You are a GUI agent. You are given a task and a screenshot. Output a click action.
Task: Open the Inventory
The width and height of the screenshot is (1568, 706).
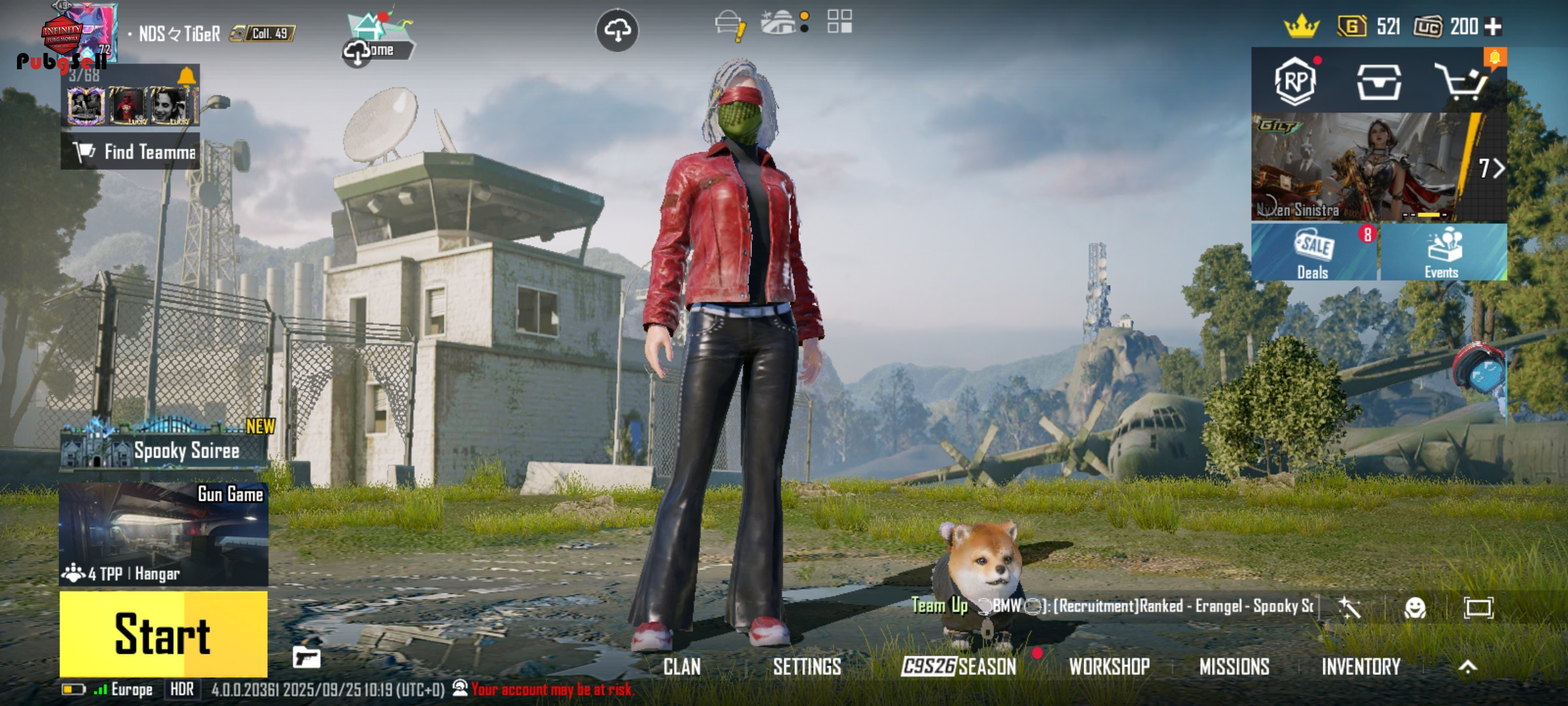click(1361, 667)
